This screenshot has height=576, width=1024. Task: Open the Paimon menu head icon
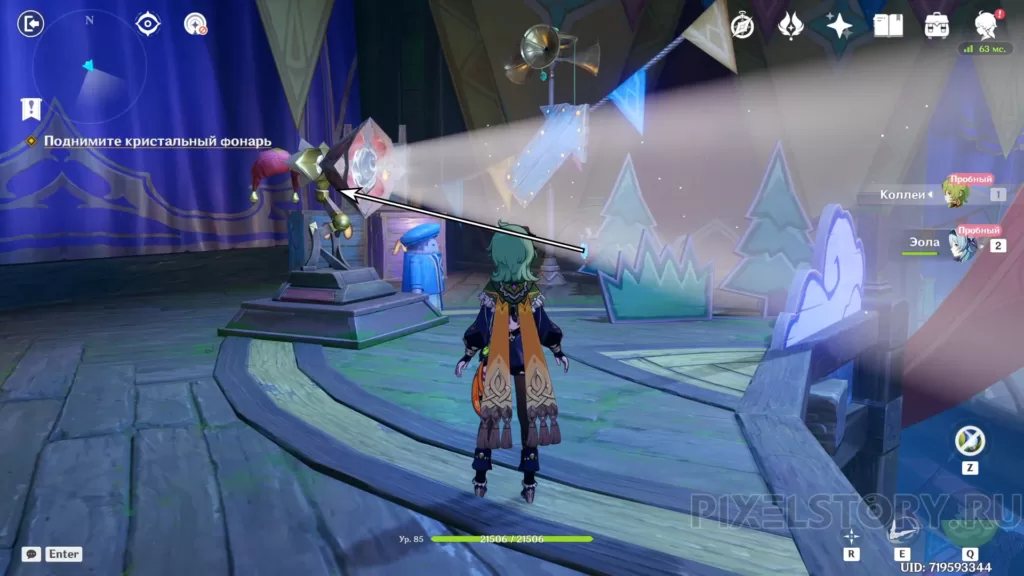click(x=986, y=24)
